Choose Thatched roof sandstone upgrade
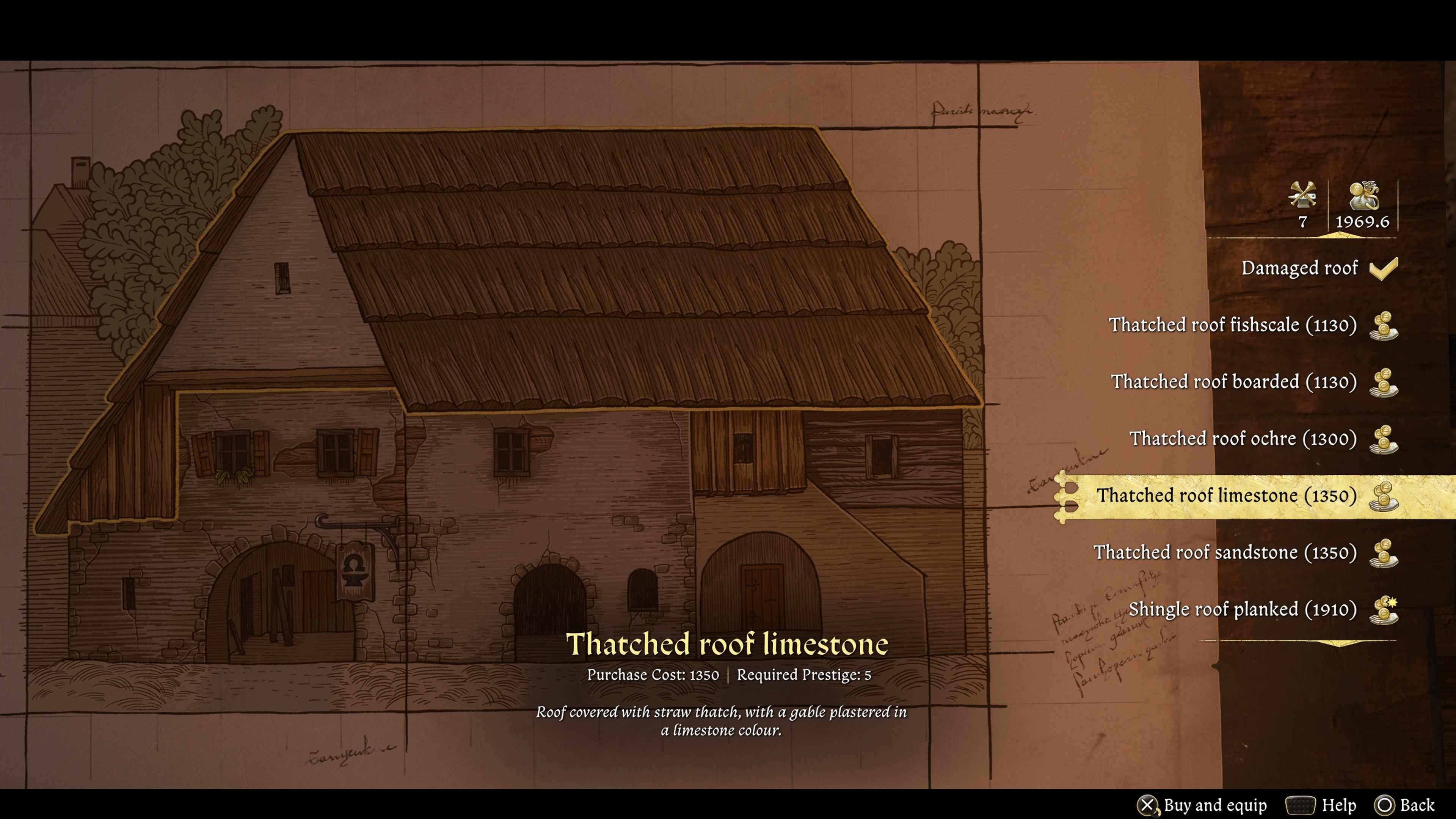The height and width of the screenshot is (819, 1456). point(1225,552)
